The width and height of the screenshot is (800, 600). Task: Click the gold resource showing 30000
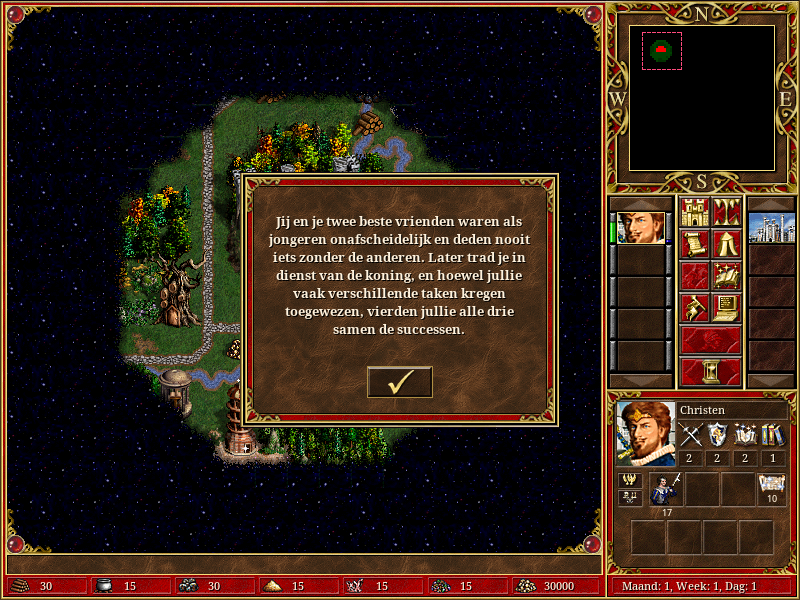(x=555, y=586)
